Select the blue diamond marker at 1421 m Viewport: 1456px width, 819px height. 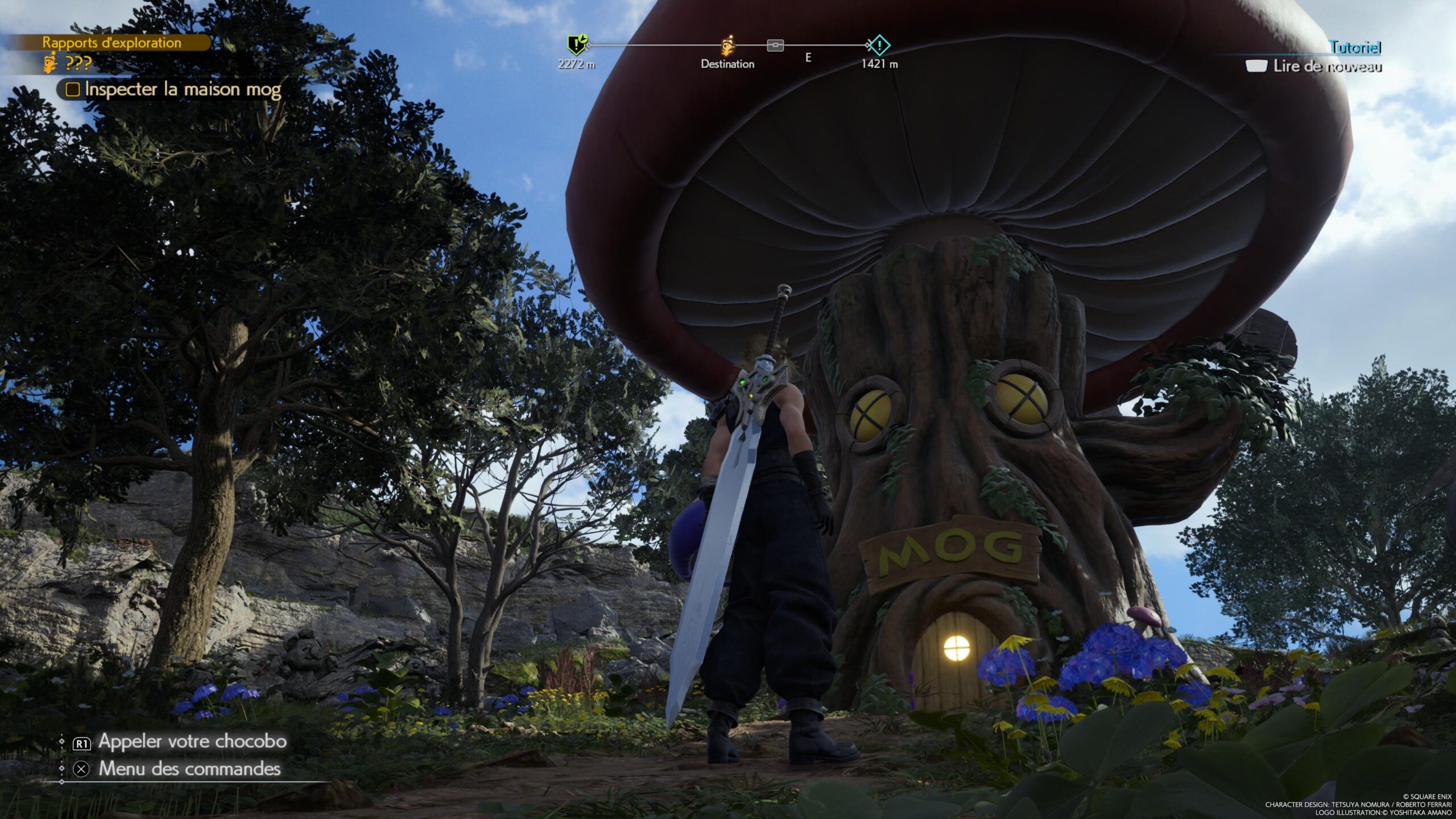click(x=879, y=45)
